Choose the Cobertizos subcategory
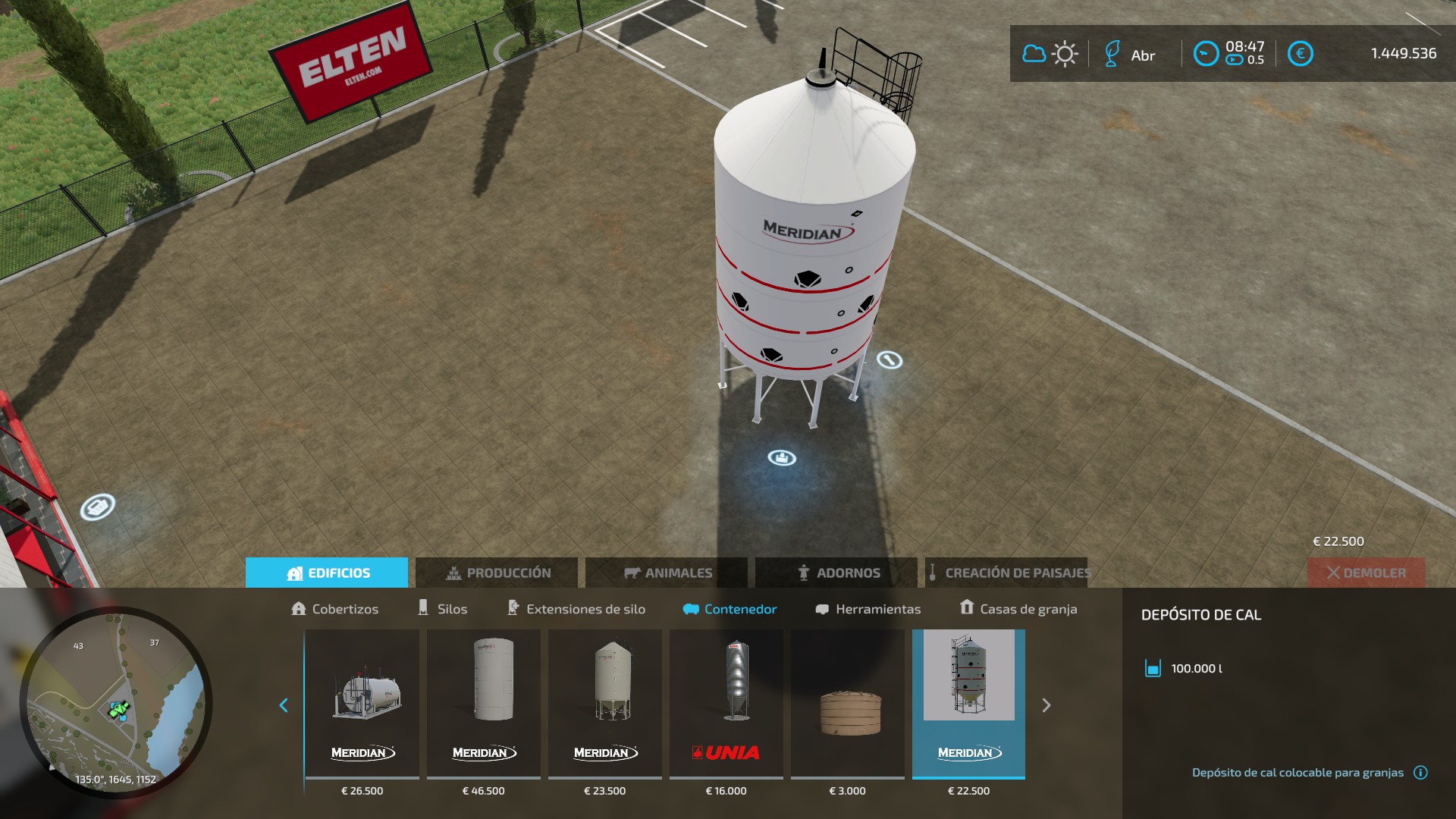 334,609
